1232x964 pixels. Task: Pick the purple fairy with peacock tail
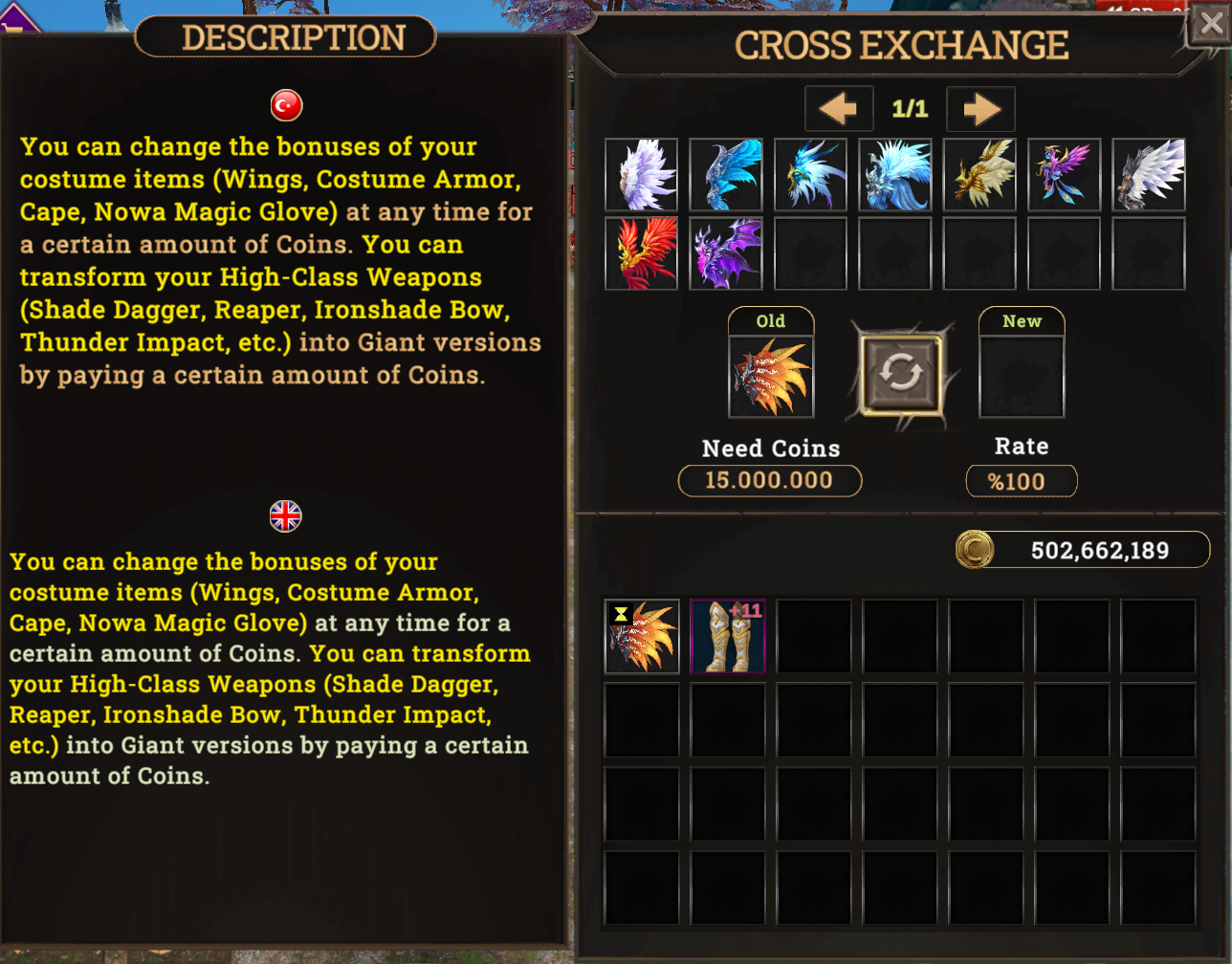tap(1064, 175)
